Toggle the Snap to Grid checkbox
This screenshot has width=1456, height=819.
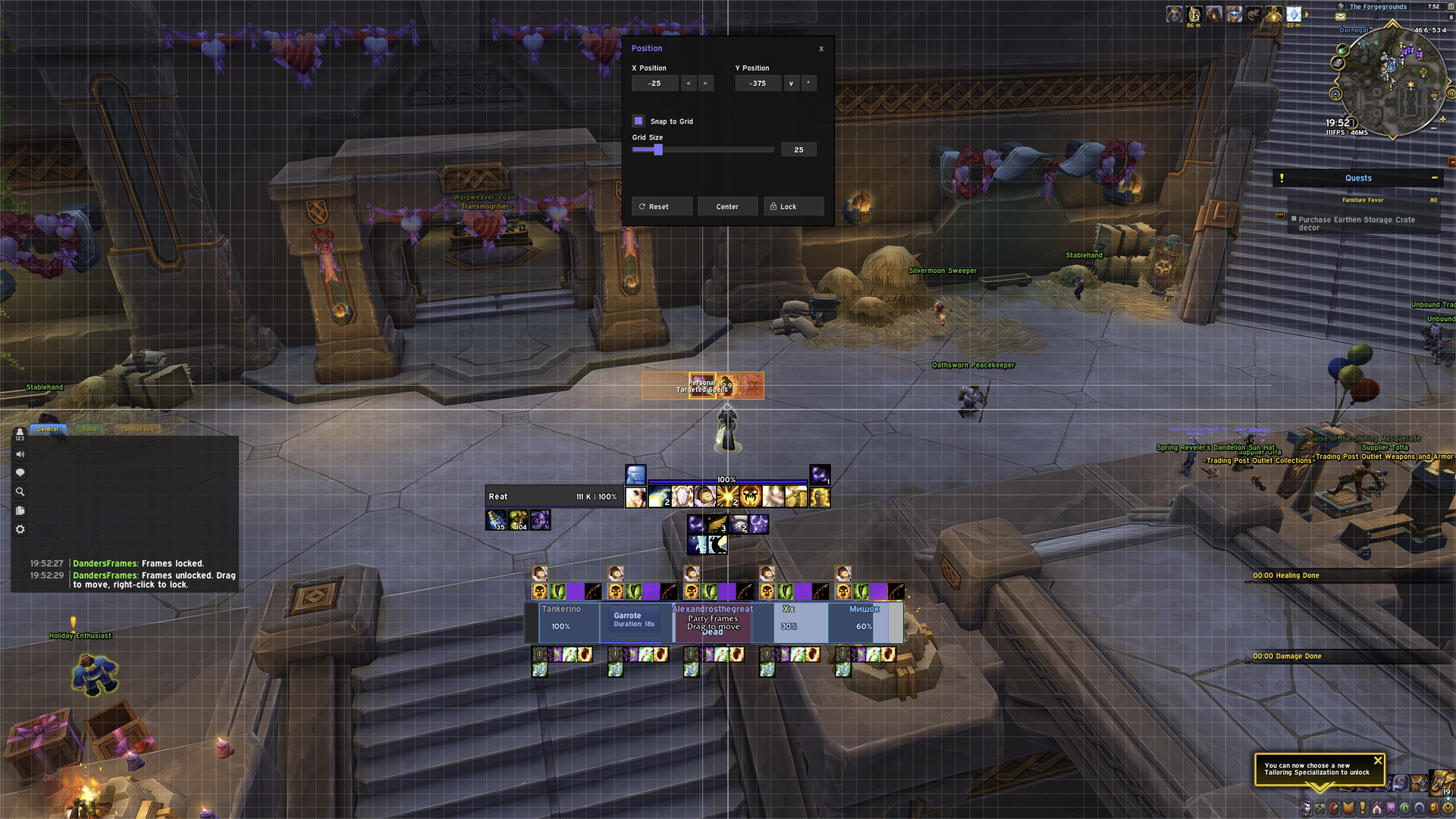(x=639, y=121)
